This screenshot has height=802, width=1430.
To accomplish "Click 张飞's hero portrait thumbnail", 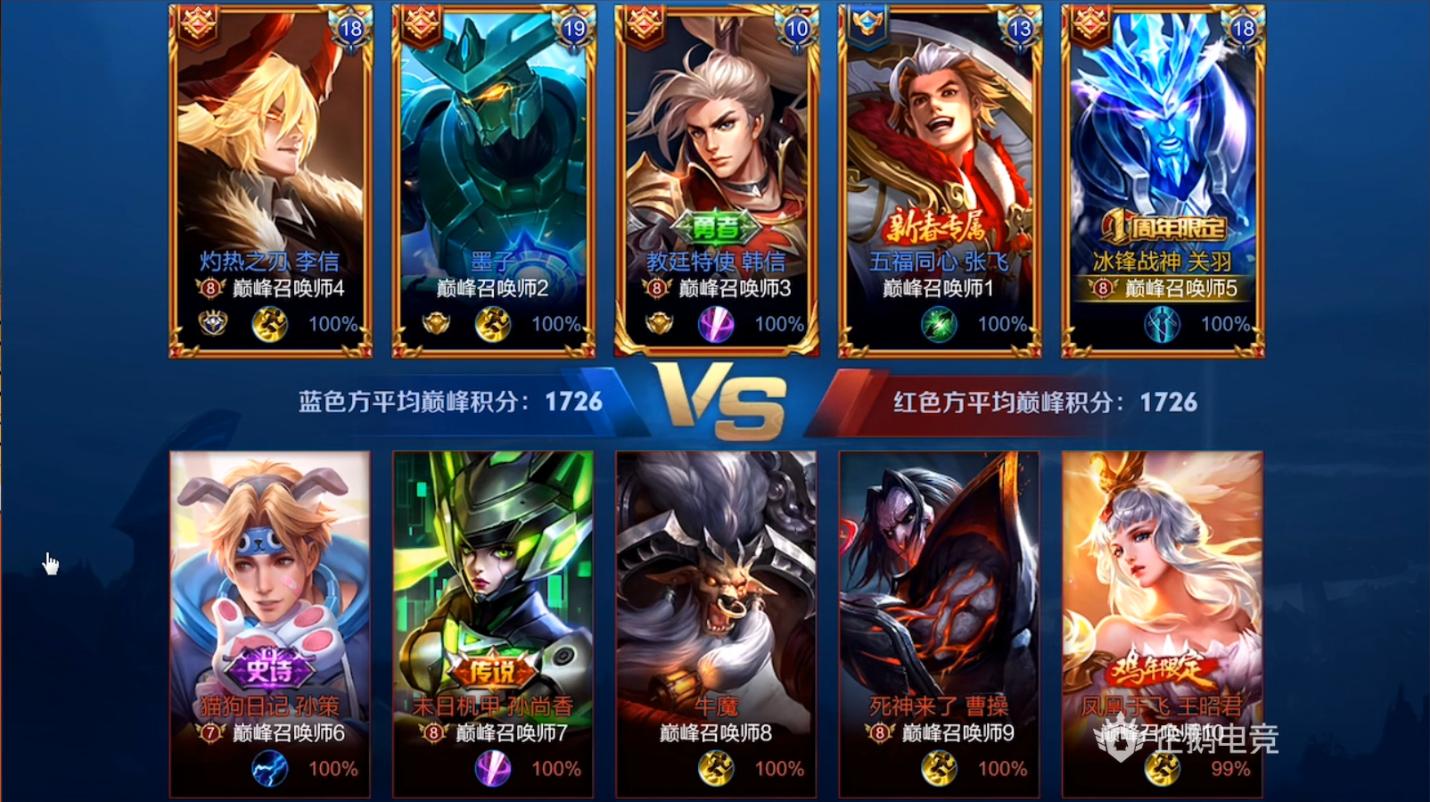I will click(x=938, y=130).
